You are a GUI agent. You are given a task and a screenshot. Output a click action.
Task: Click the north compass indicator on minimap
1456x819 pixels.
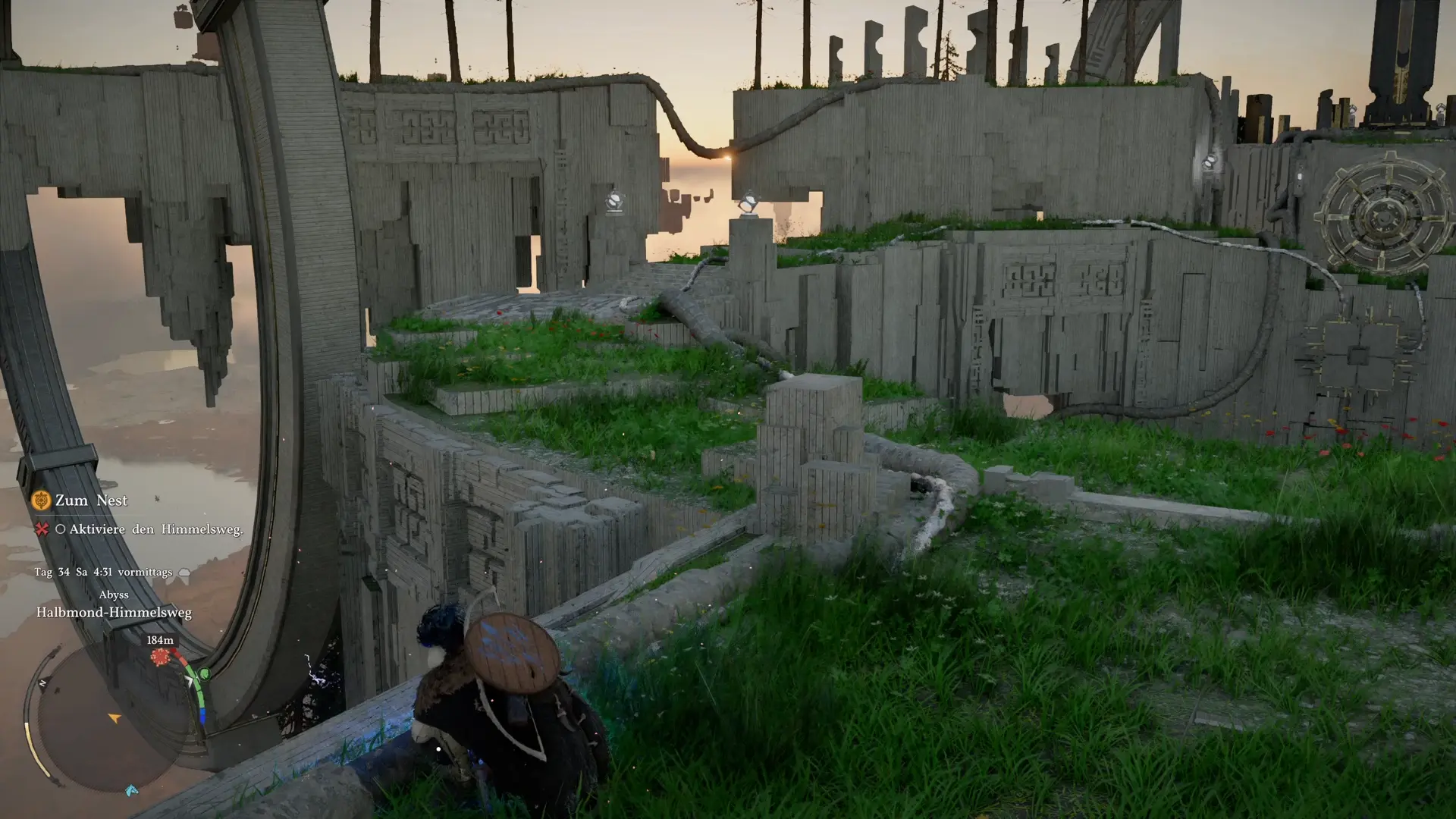[43, 684]
